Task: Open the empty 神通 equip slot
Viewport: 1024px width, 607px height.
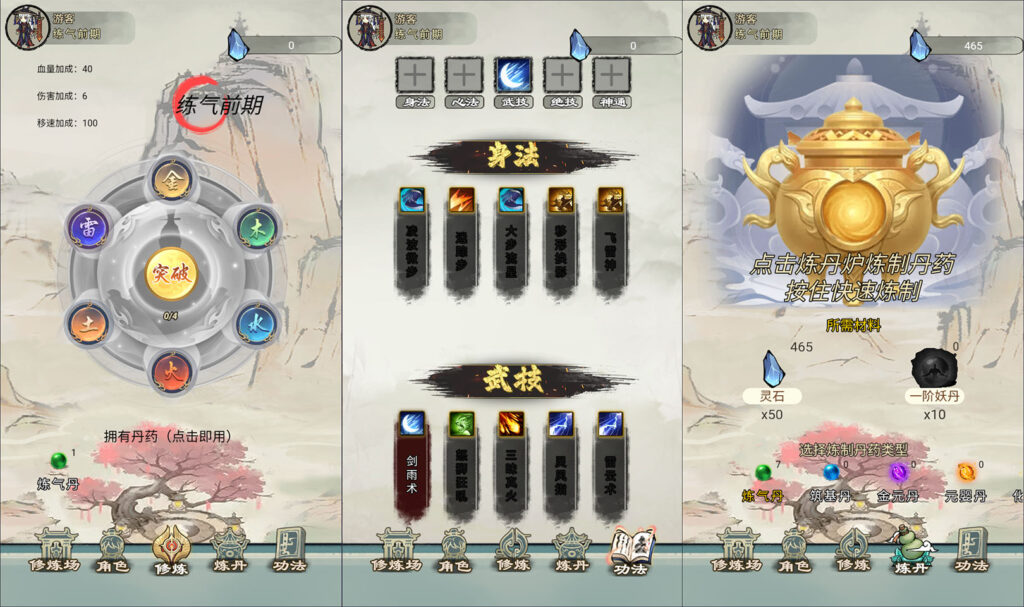Action: tap(611, 75)
